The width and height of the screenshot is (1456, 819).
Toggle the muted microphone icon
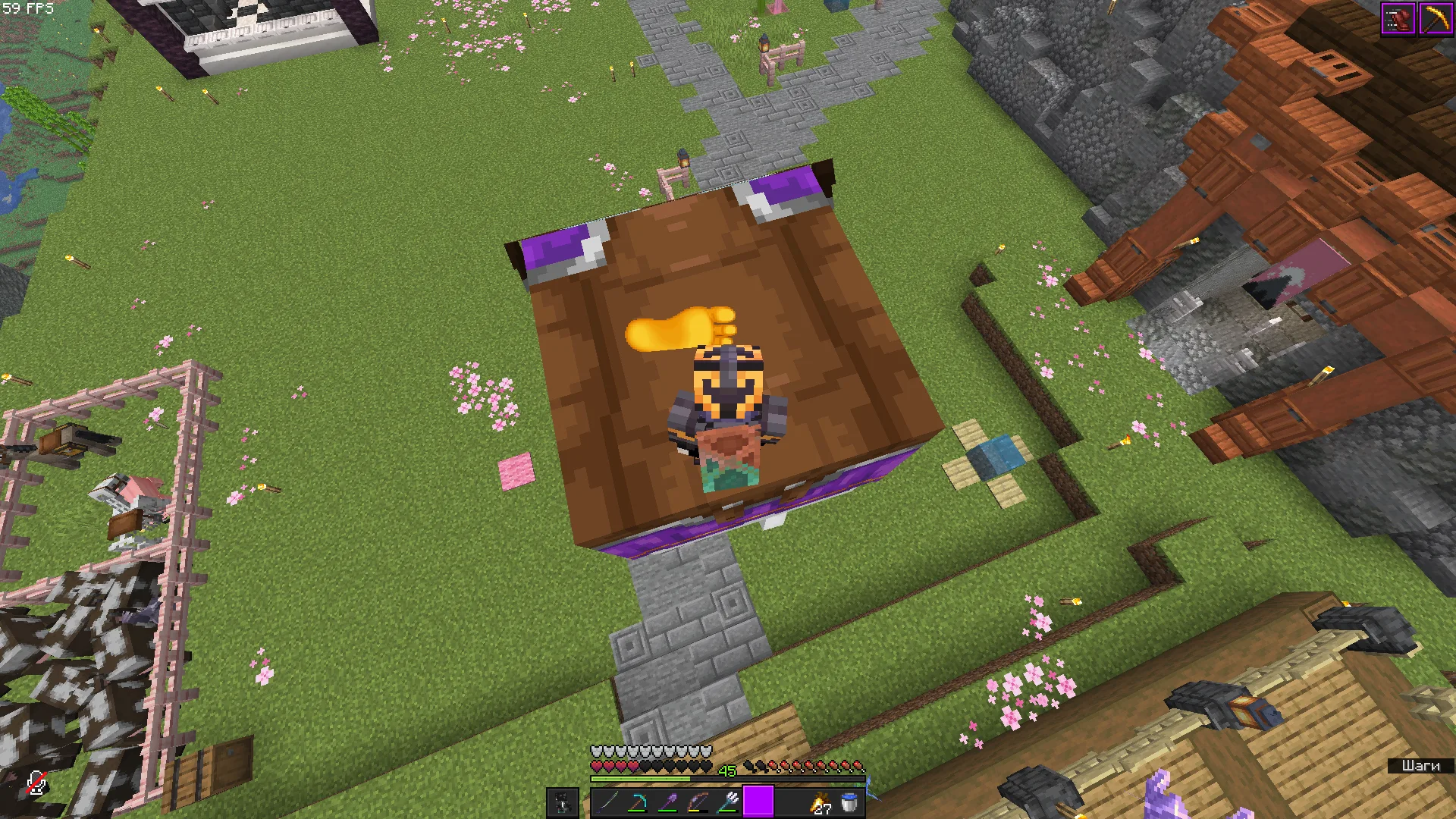tap(36, 784)
